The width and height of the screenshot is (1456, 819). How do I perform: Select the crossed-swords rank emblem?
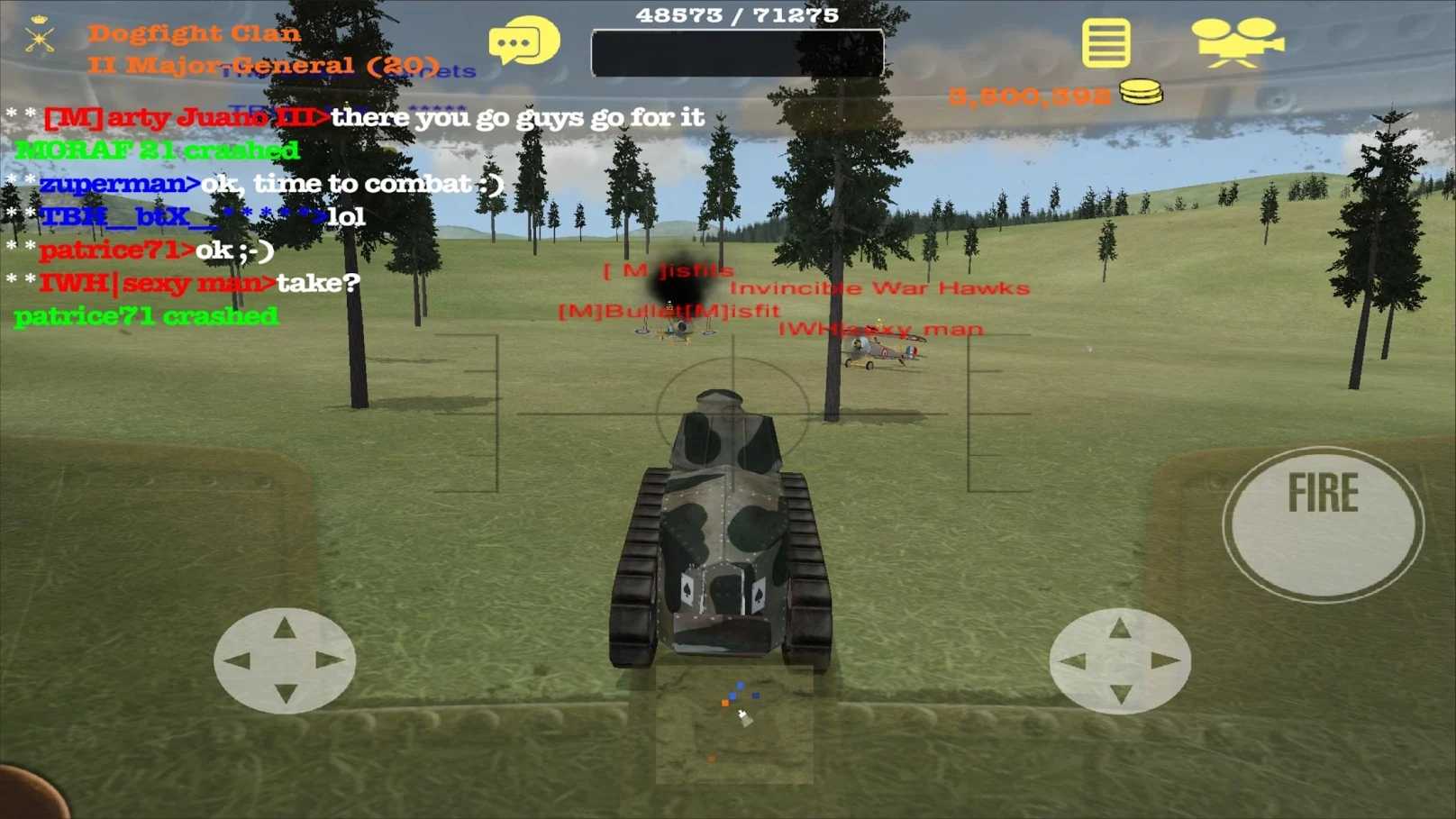tap(38, 41)
